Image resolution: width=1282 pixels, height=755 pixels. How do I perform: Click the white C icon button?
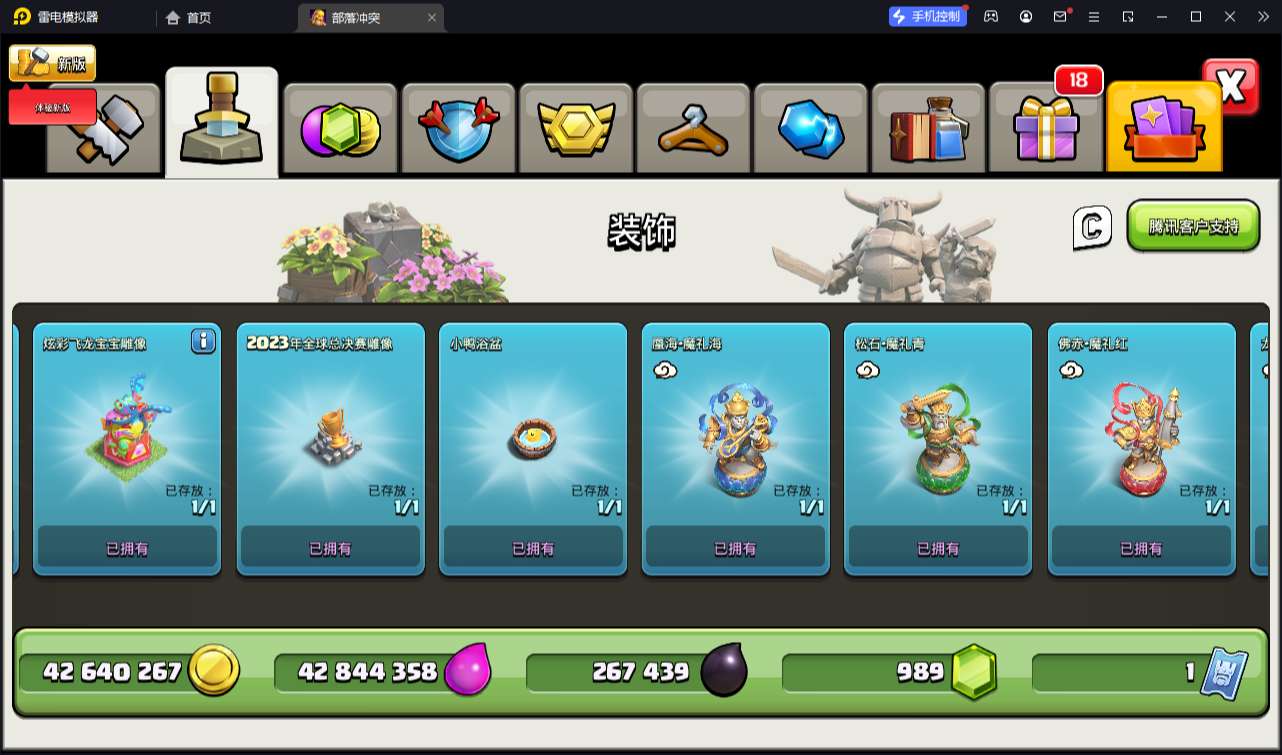coord(1092,228)
